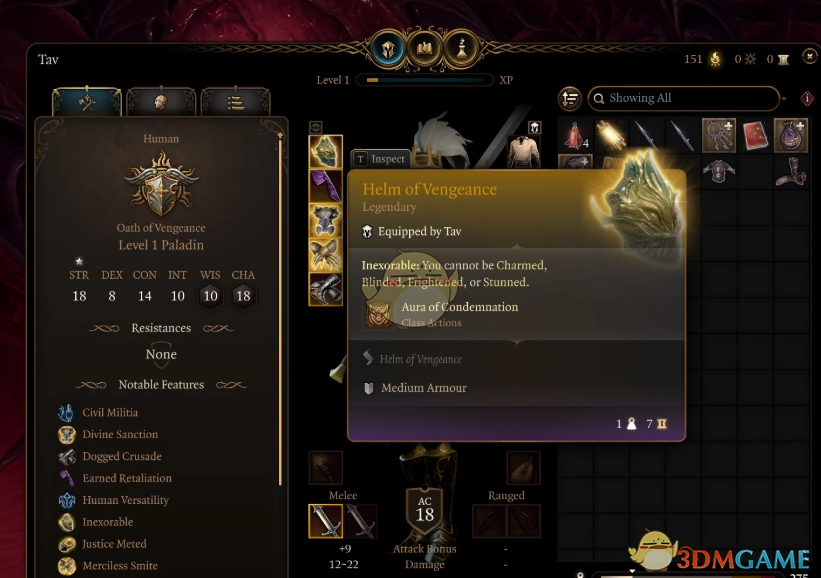Viewport: 821px width, 578px height.
Task: Switch to the character overview tab with crossed axes
Action: 87,101
